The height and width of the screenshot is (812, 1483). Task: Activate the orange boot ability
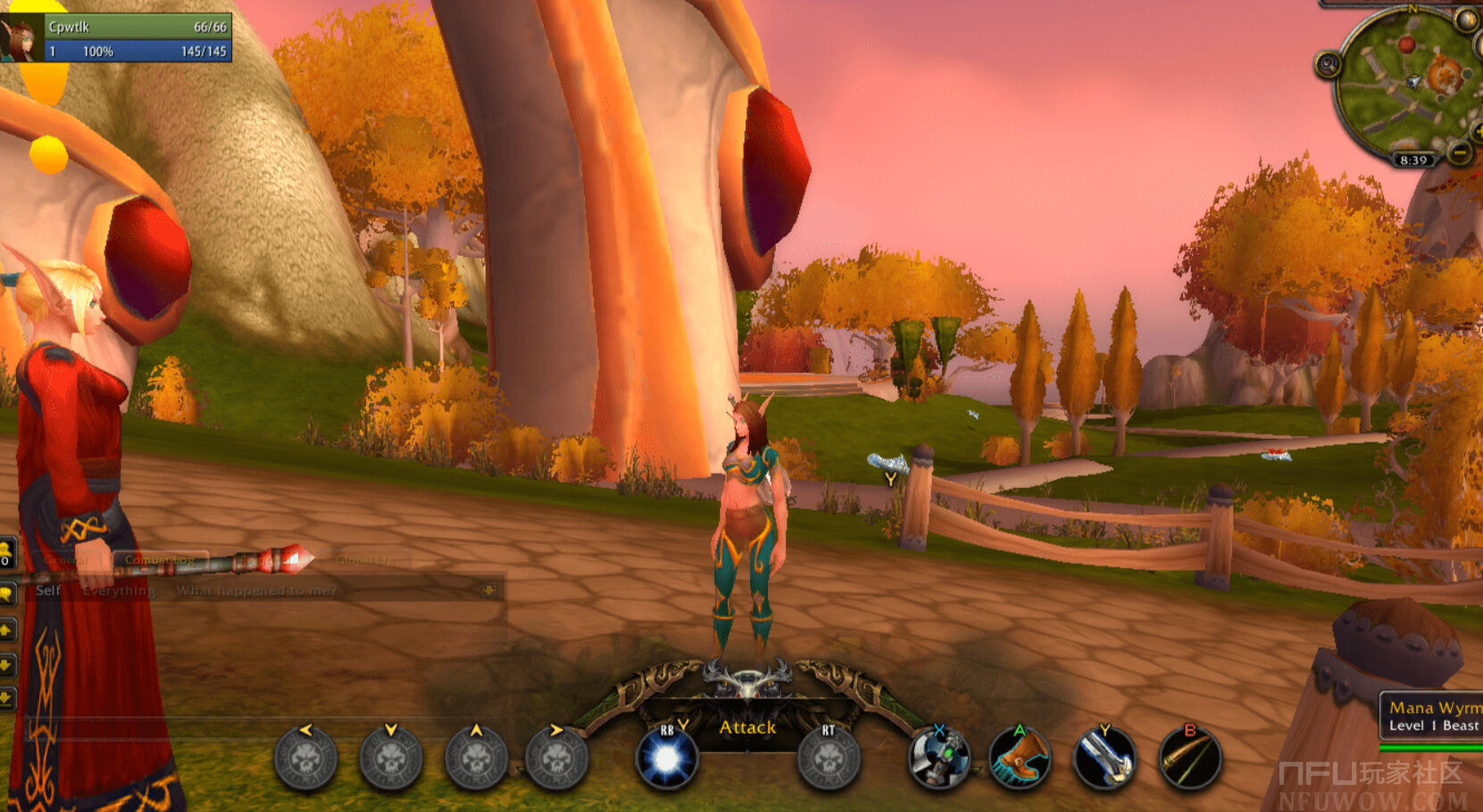[1020, 759]
